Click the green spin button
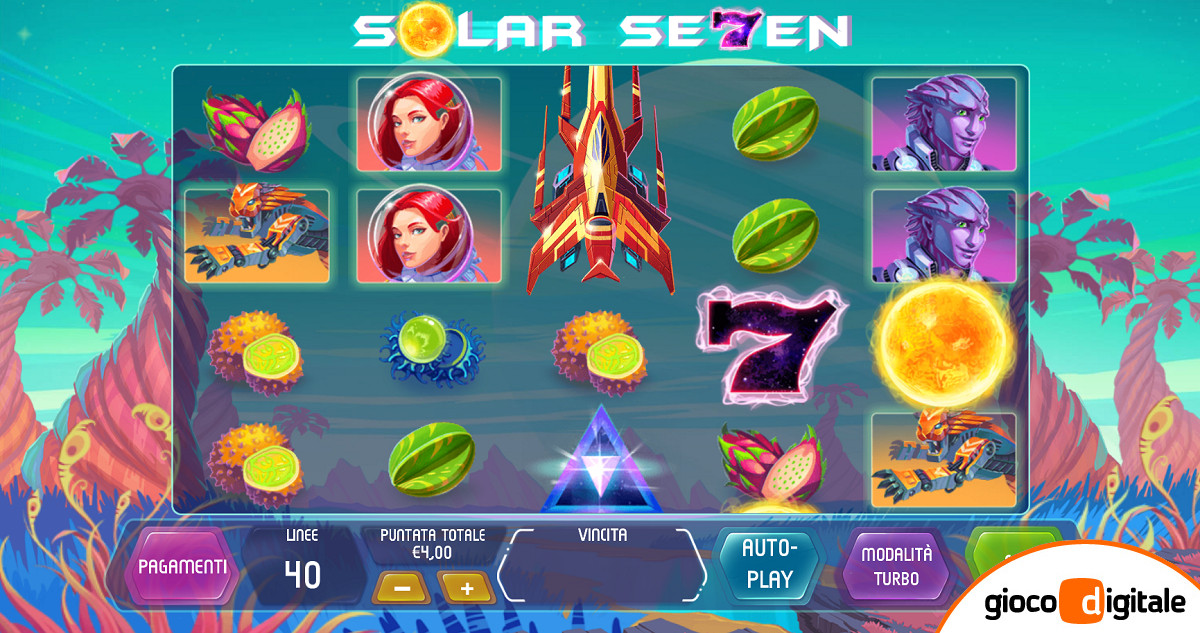The image size is (1200, 633). point(1008,548)
